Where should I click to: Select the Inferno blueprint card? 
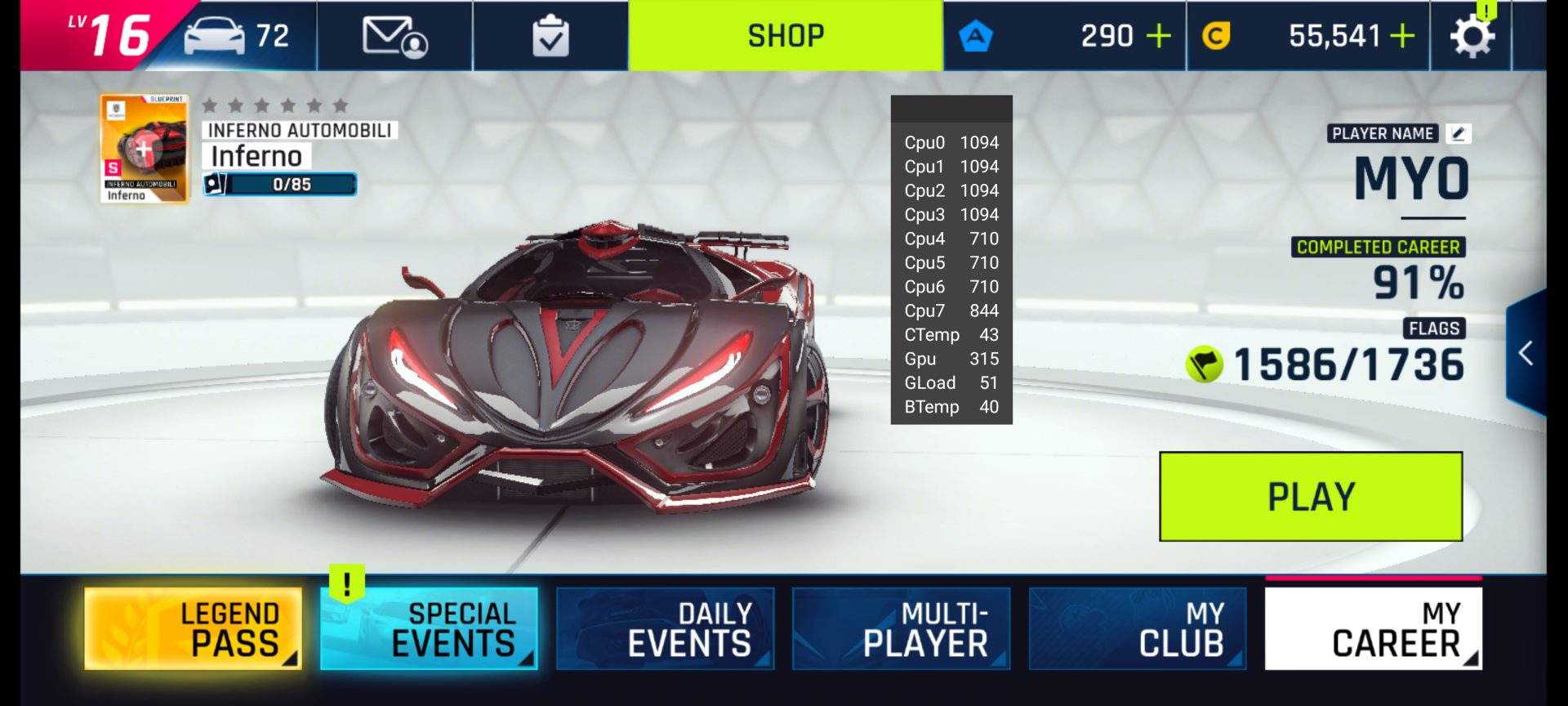(x=145, y=149)
